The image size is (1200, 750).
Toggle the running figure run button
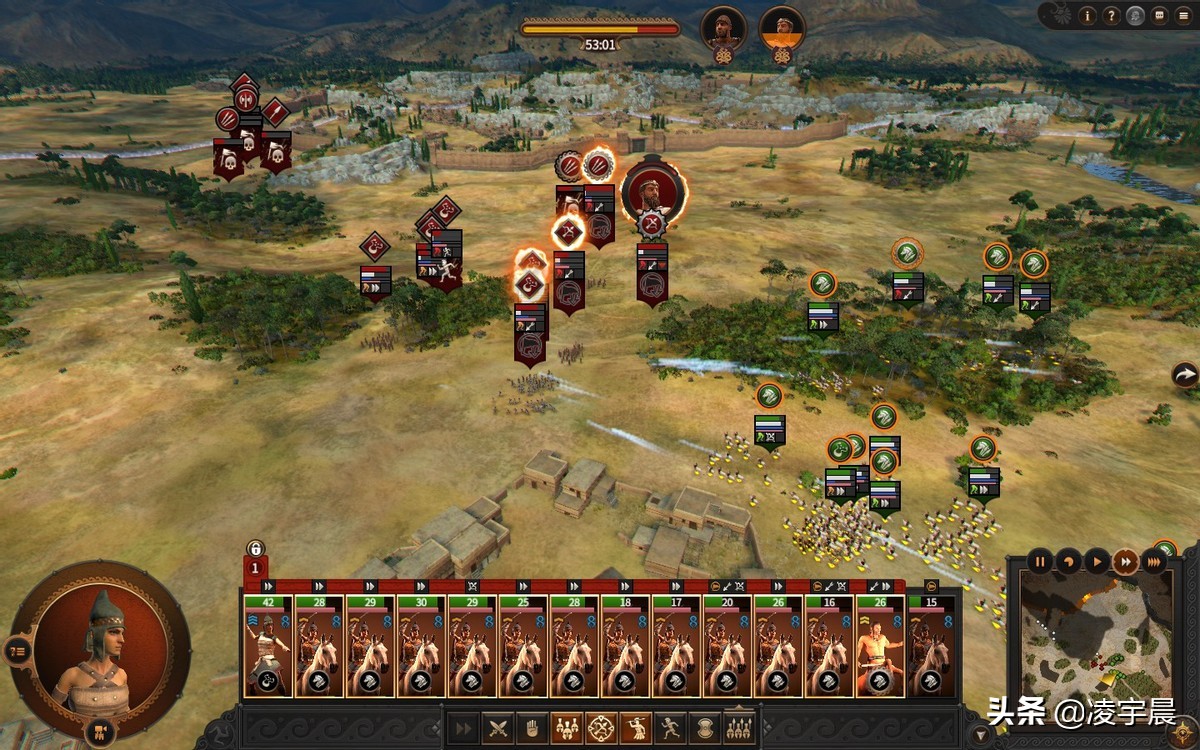pyautogui.click(x=669, y=727)
